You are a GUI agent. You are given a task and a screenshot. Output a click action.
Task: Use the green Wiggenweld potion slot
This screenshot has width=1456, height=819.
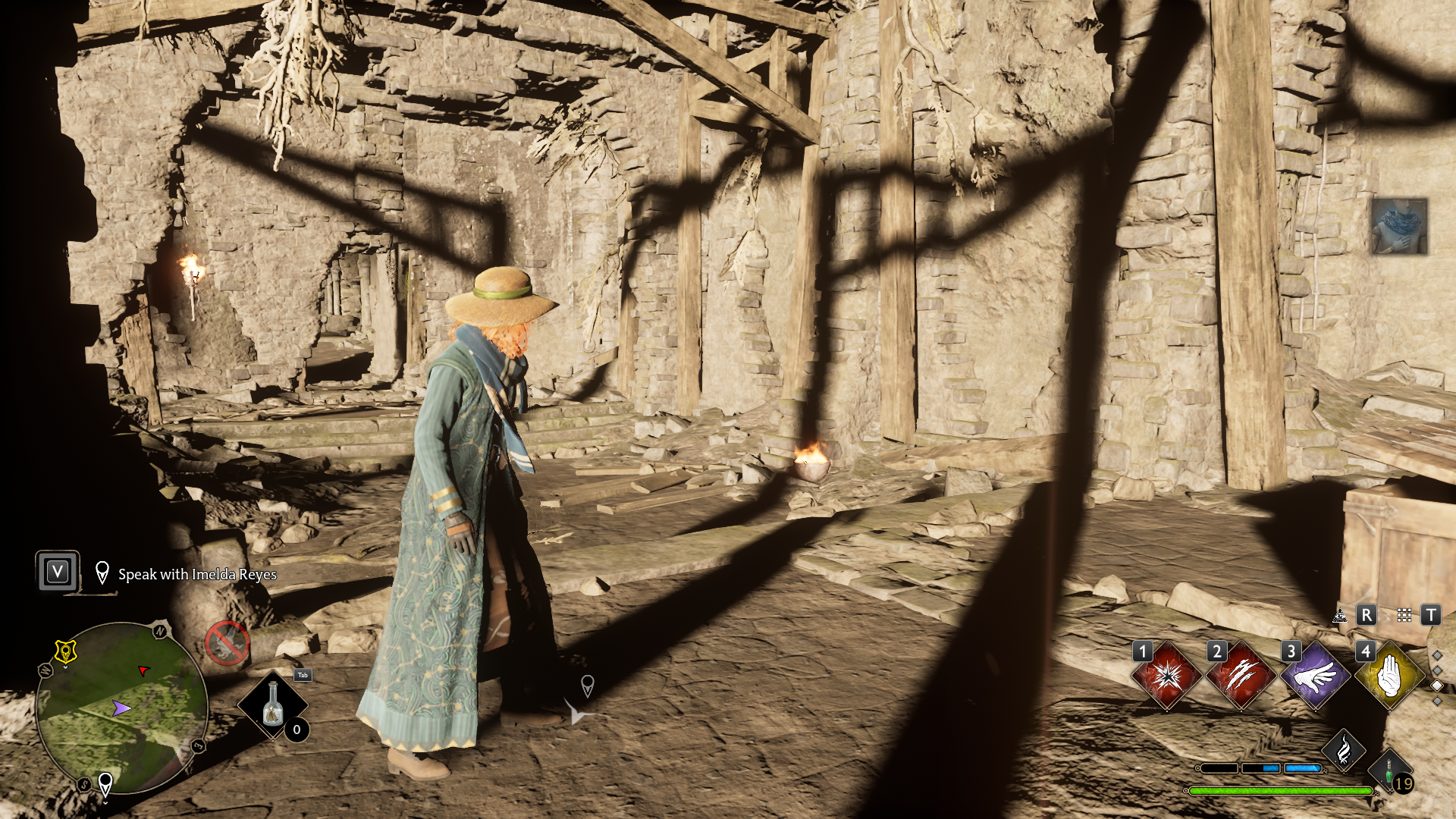point(1390,775)
